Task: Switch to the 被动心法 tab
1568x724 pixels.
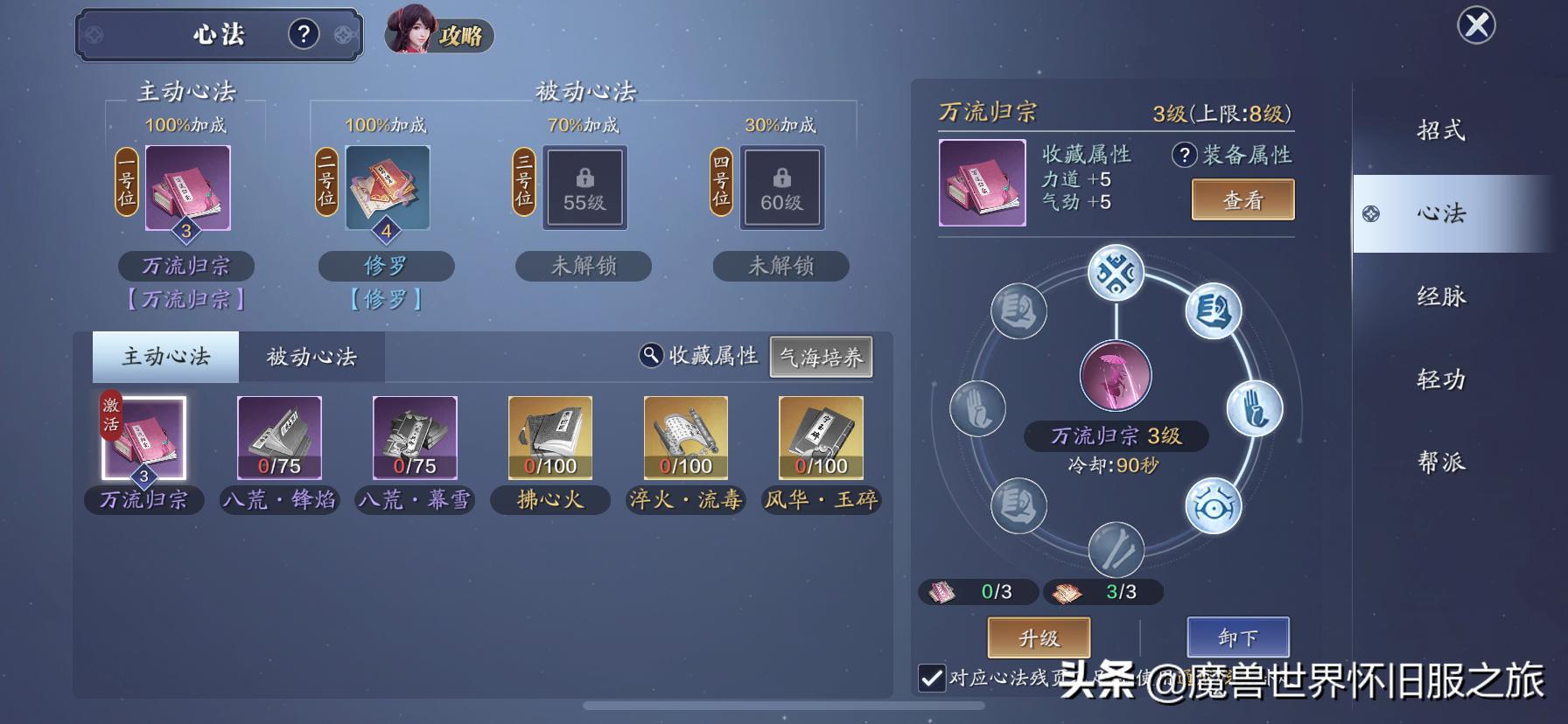Action: pyautogui.click(x=311, y=357)
